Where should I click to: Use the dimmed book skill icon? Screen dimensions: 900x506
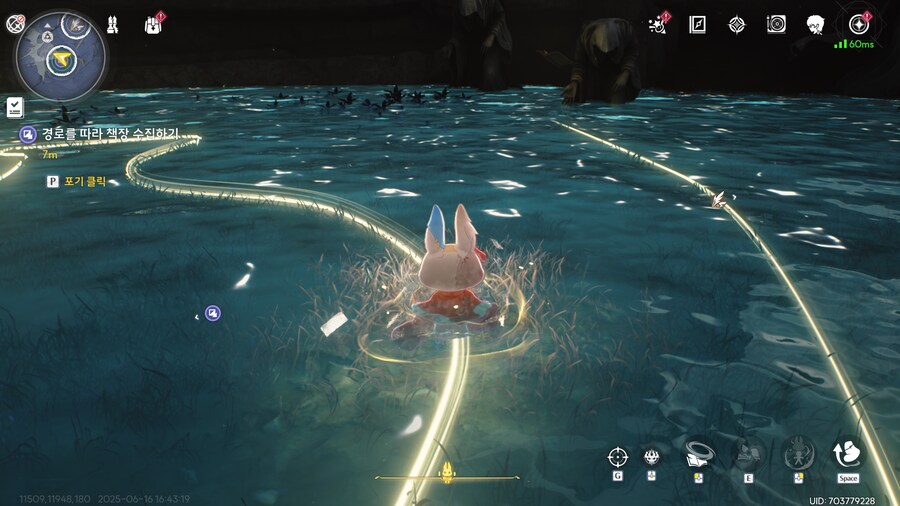click(x=747, y=455)
